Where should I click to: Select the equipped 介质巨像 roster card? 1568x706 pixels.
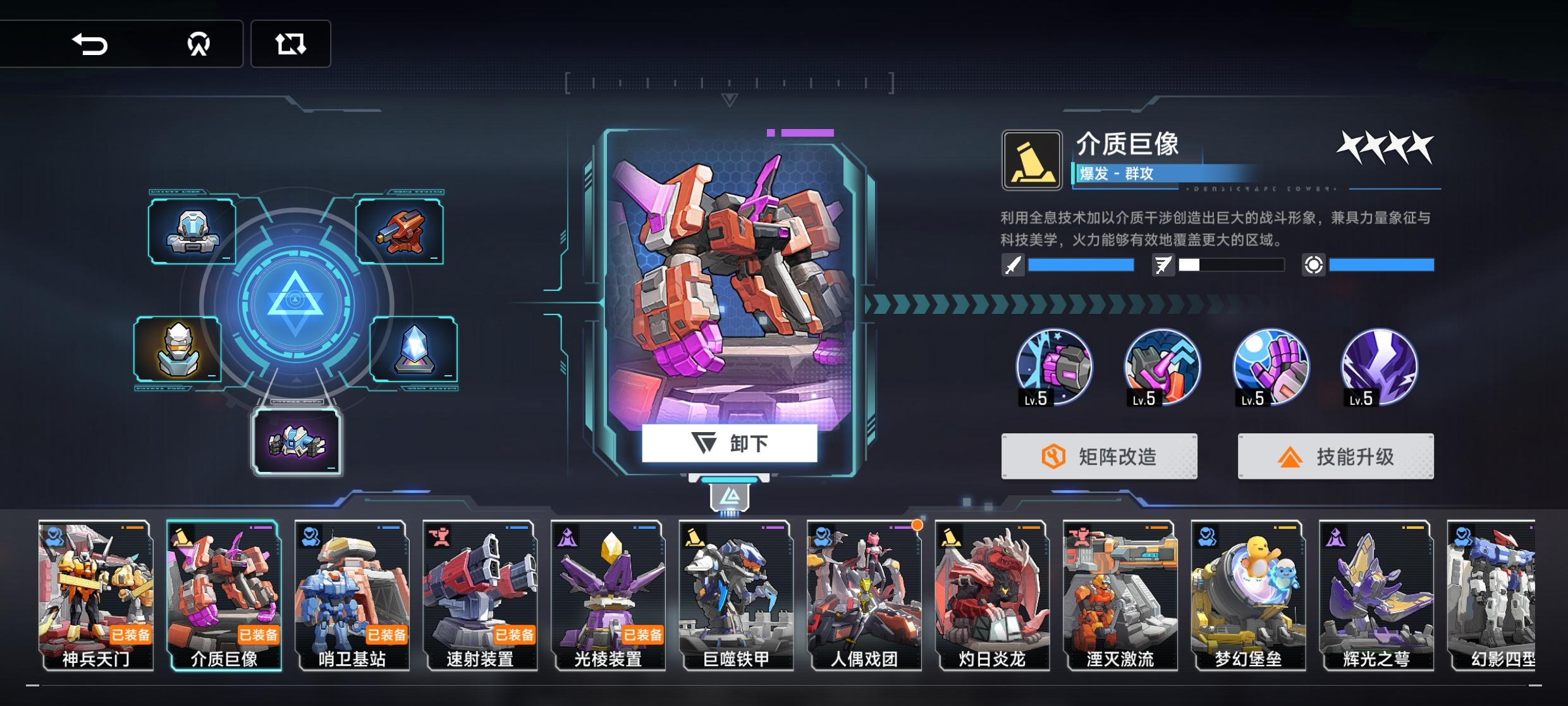(x=223, y=598)
